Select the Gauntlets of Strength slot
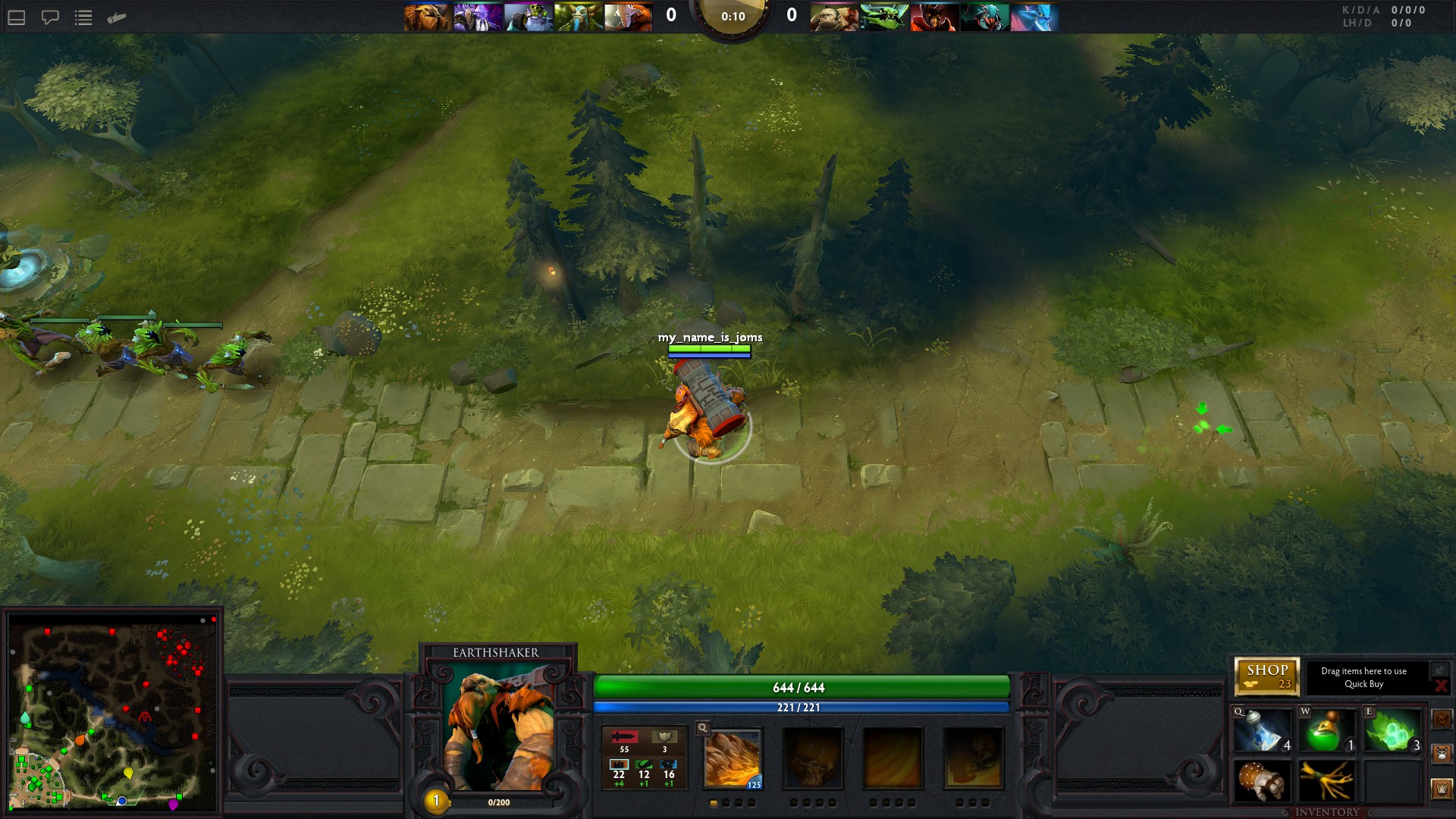 tap(1263, 782)
